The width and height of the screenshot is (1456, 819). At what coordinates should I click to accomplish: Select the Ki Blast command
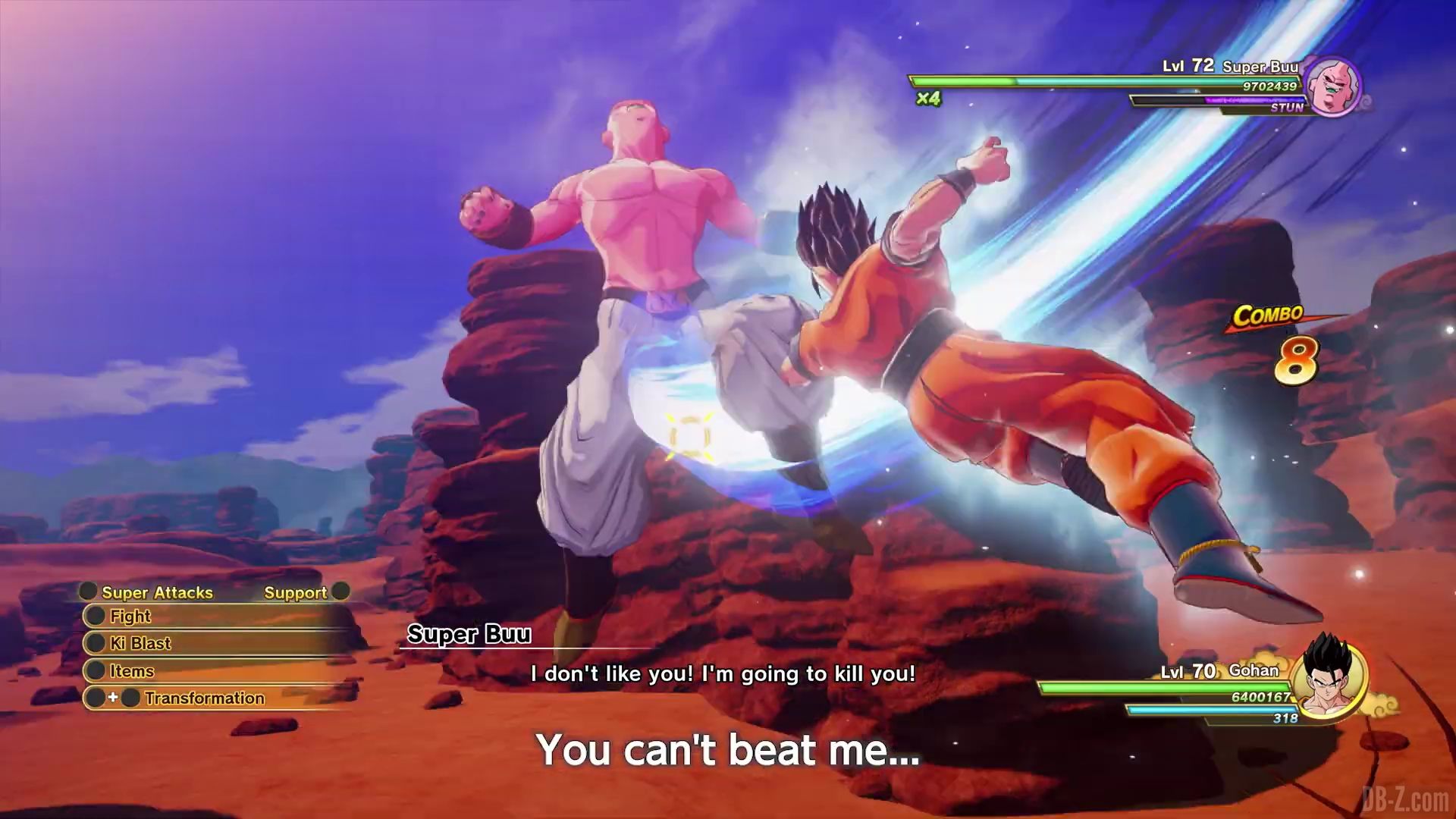coord(140,644)
